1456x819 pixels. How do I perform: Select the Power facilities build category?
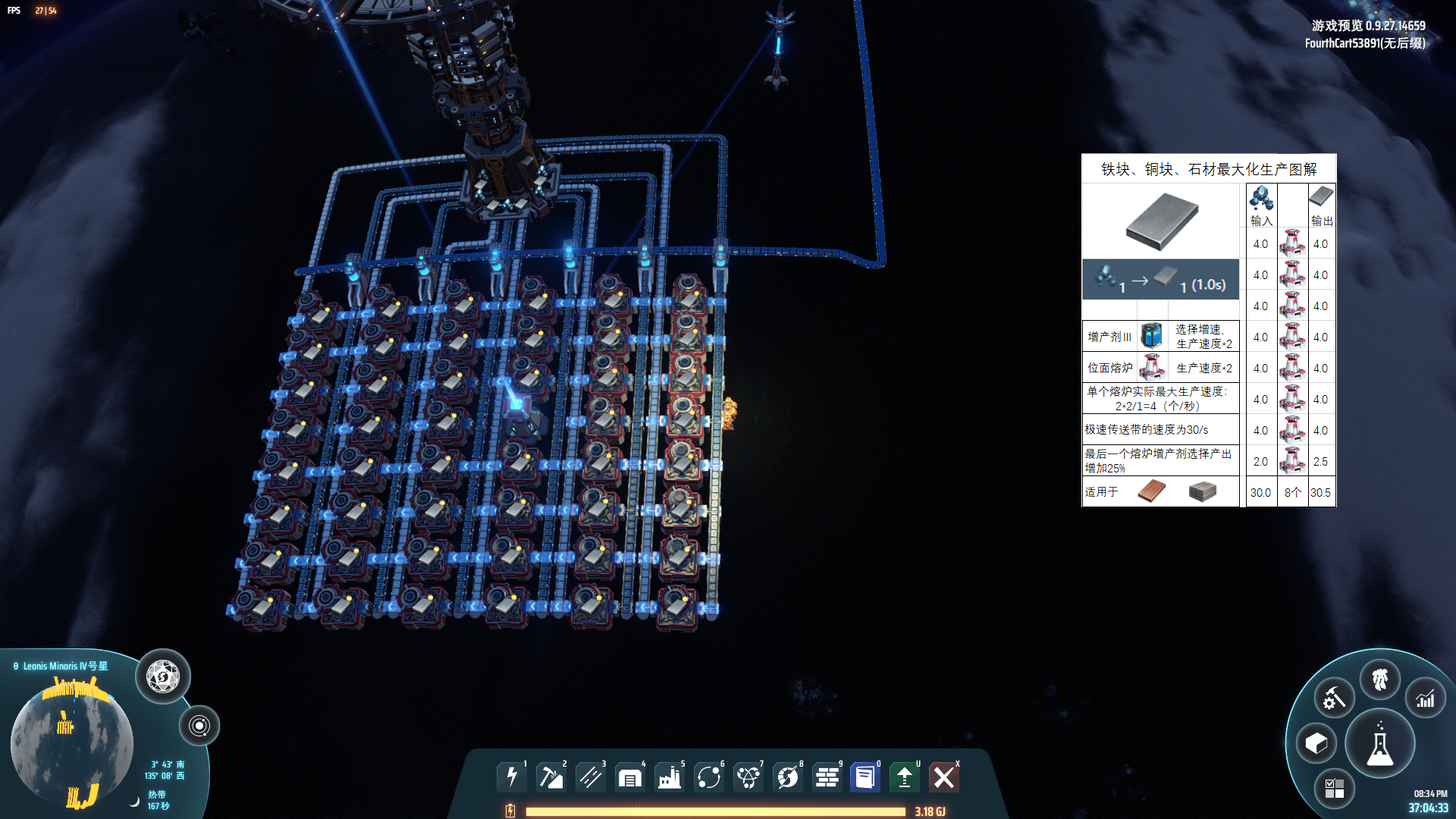[x=512, y=777]
